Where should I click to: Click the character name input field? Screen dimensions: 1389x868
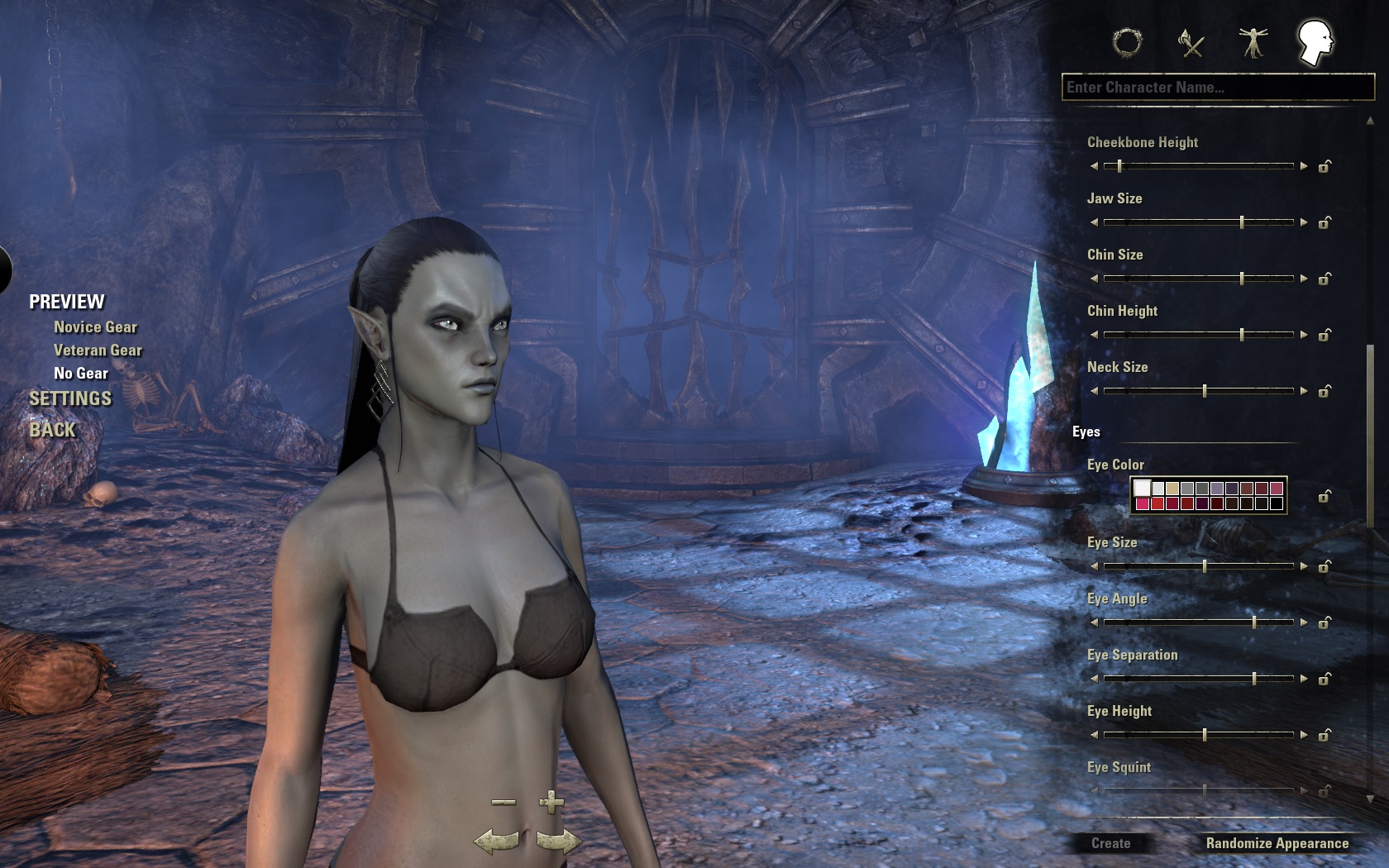1217,88
